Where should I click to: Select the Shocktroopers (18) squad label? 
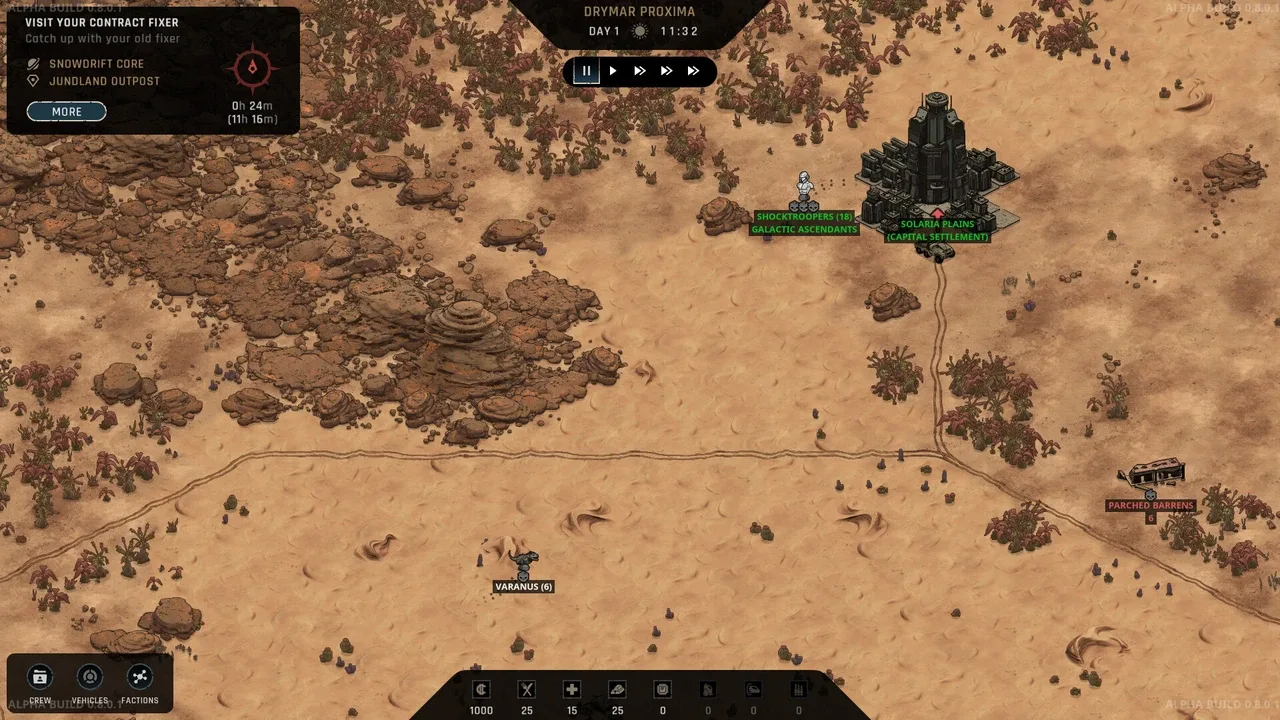804,217
